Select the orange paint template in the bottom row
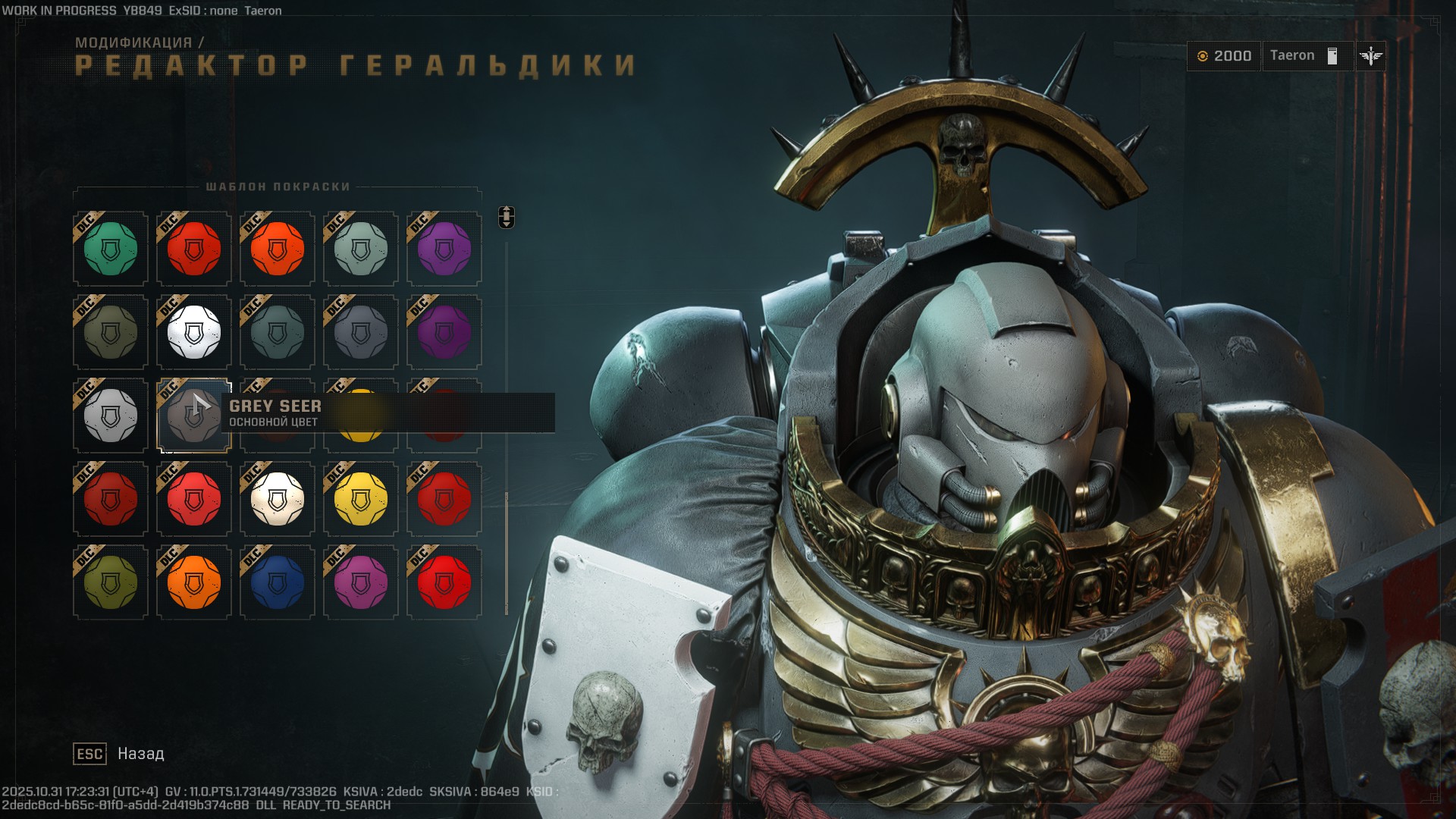 click(x=193, y=582)
